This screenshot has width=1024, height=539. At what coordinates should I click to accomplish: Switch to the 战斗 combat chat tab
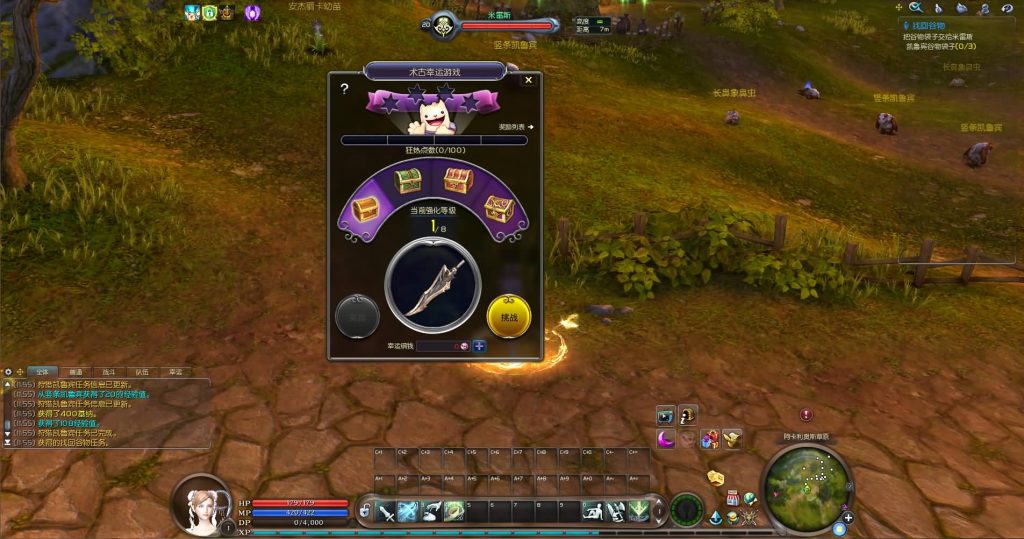[x=110, y=372]
